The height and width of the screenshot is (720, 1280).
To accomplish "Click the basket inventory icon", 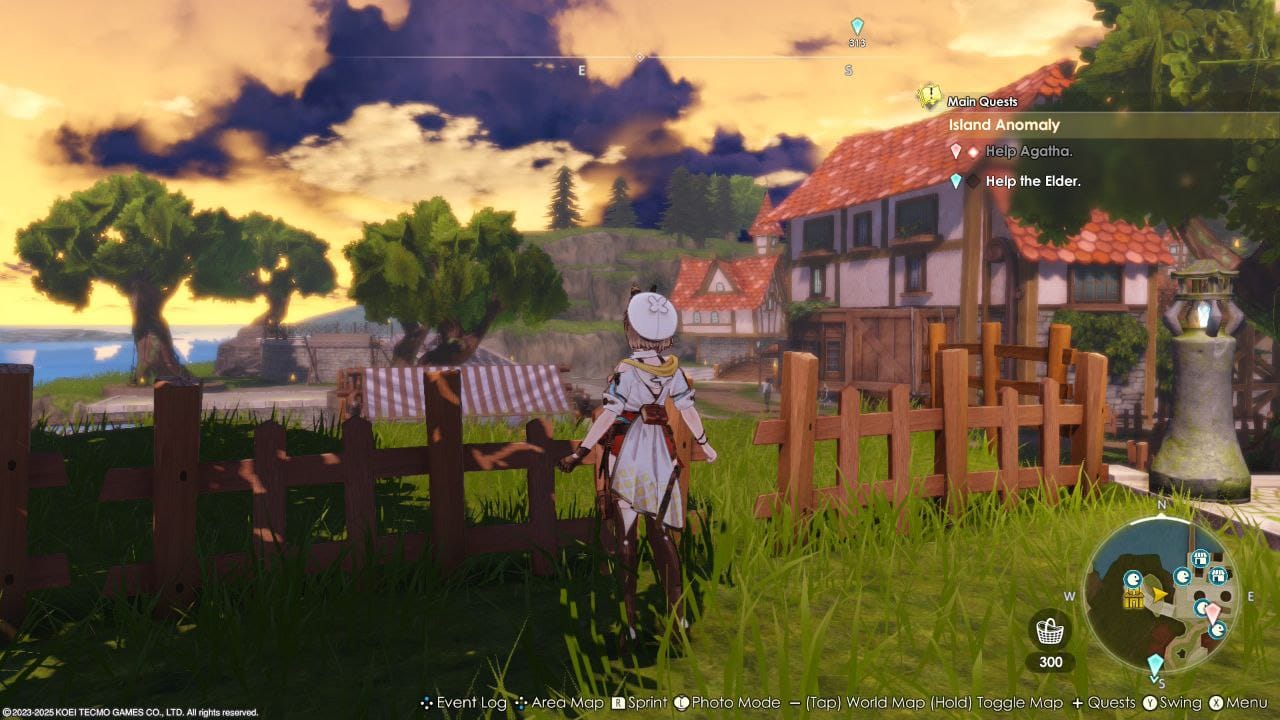I will click(x=1050, y=630).
